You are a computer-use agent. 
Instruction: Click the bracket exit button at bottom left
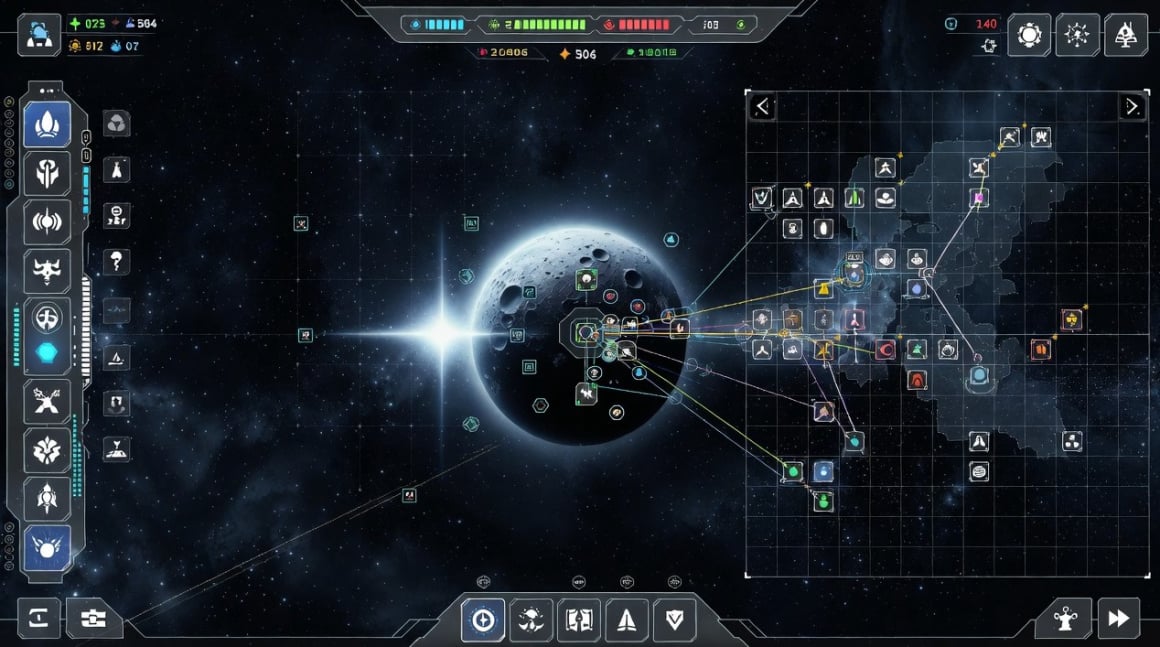pos(38,619)
